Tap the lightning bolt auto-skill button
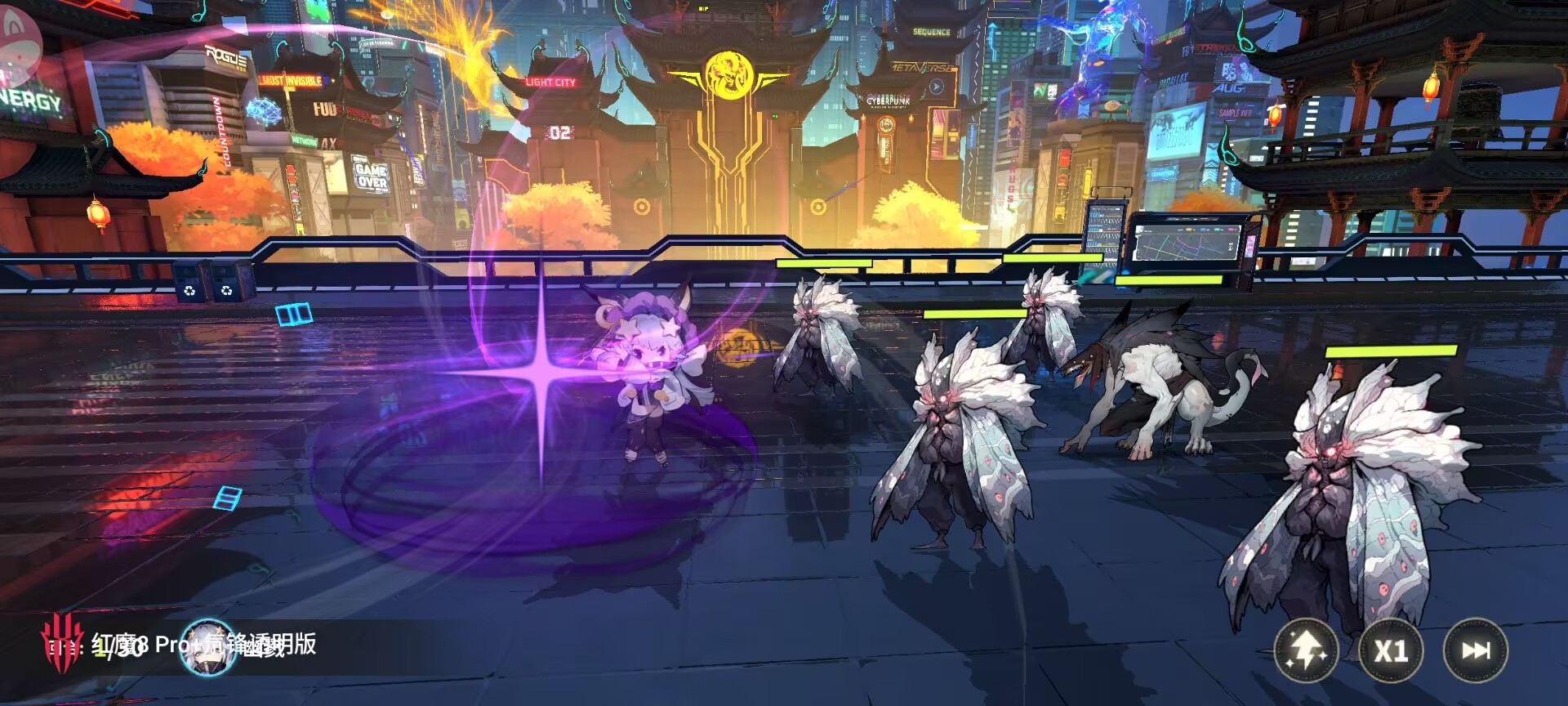 1305,650
